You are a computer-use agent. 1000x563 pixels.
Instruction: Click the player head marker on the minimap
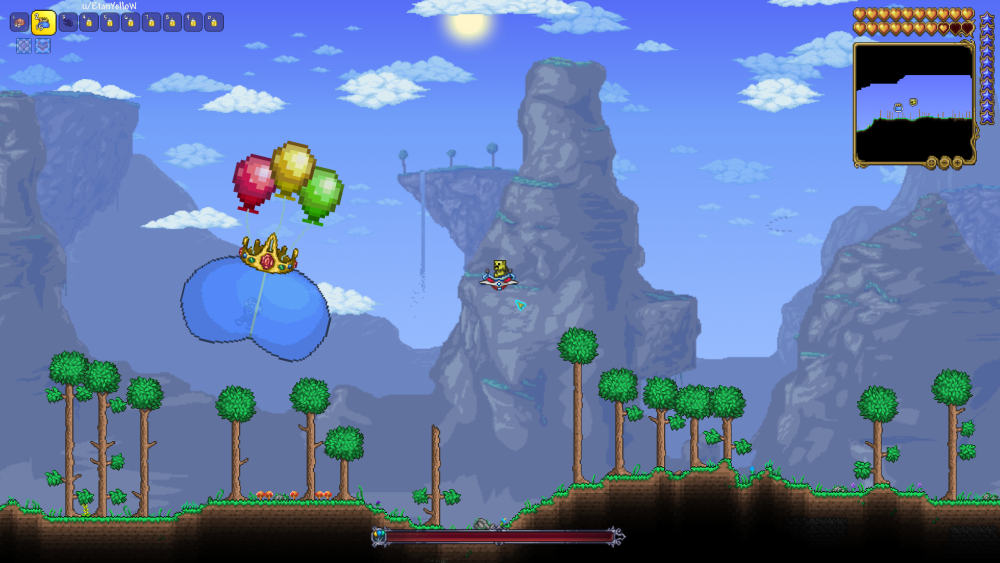tap(913, 101)
